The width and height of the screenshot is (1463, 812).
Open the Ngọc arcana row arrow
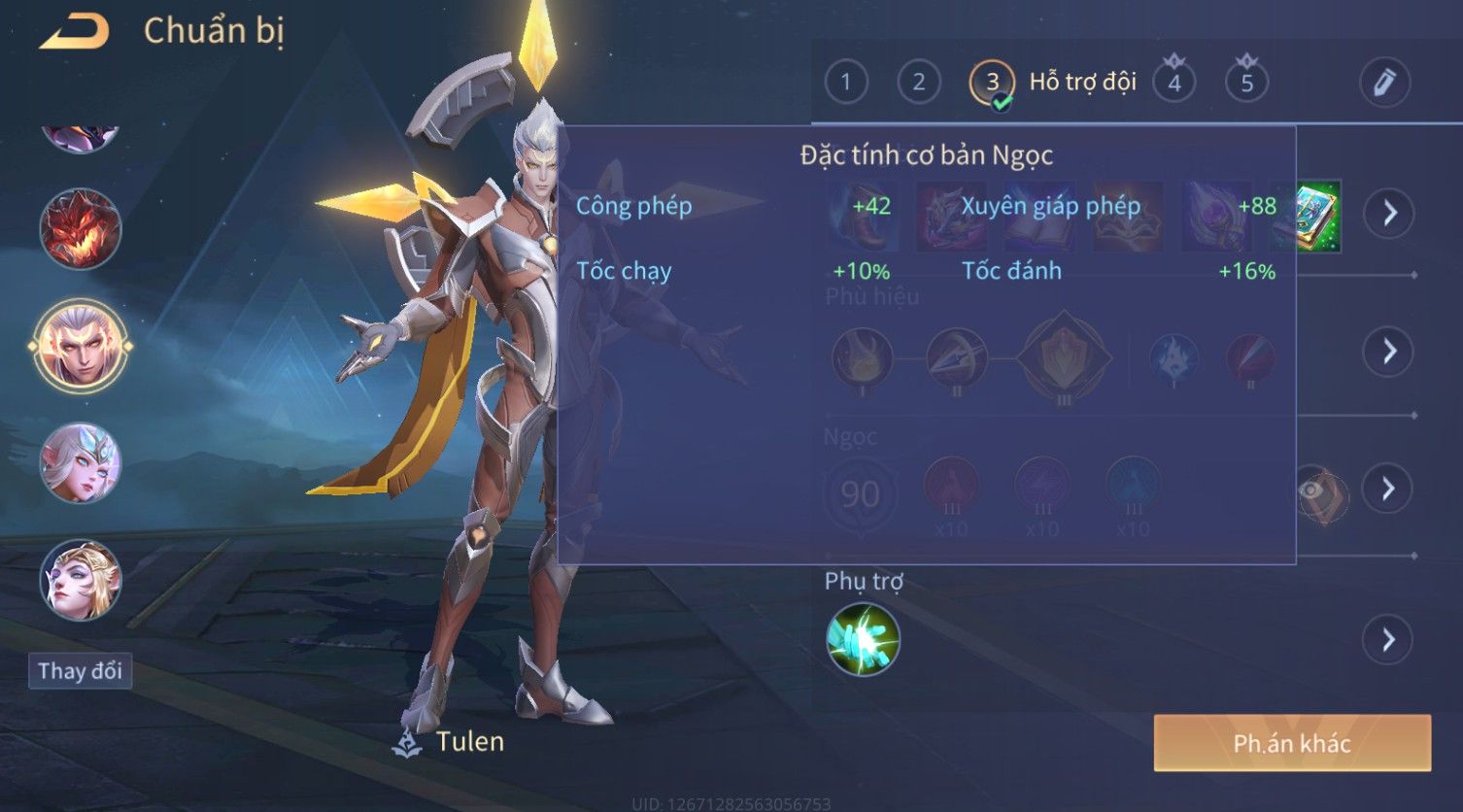[1387, 489]
